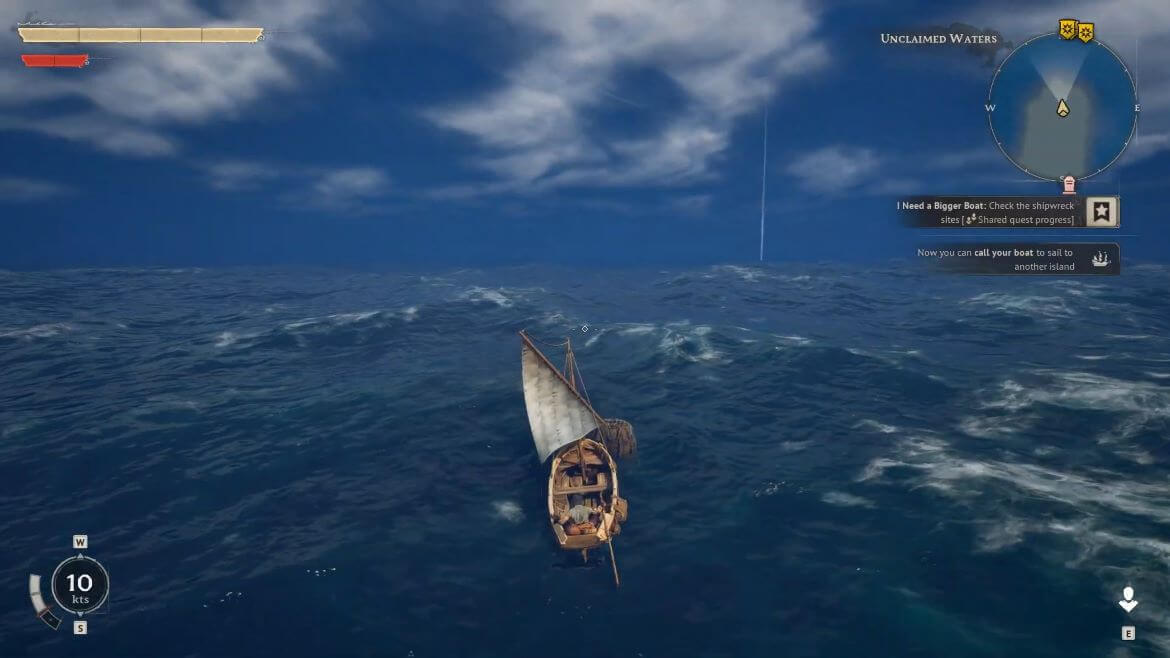The width and height of the screenshot is (1170, 658).
Task: Click the circular compass minimap
Action: (1062, 107)
